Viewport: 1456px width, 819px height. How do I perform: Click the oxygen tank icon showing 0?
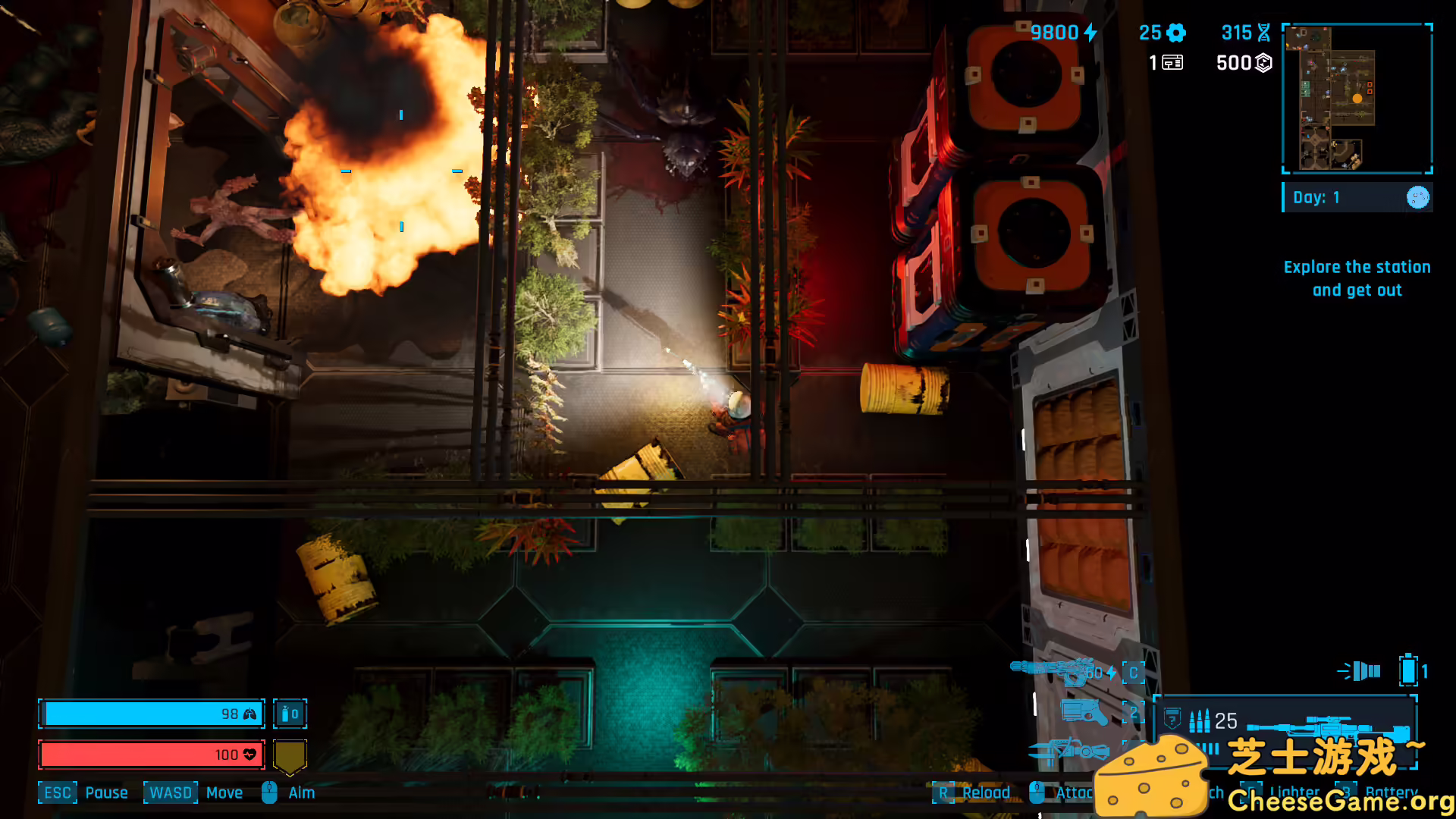(290, 714)
